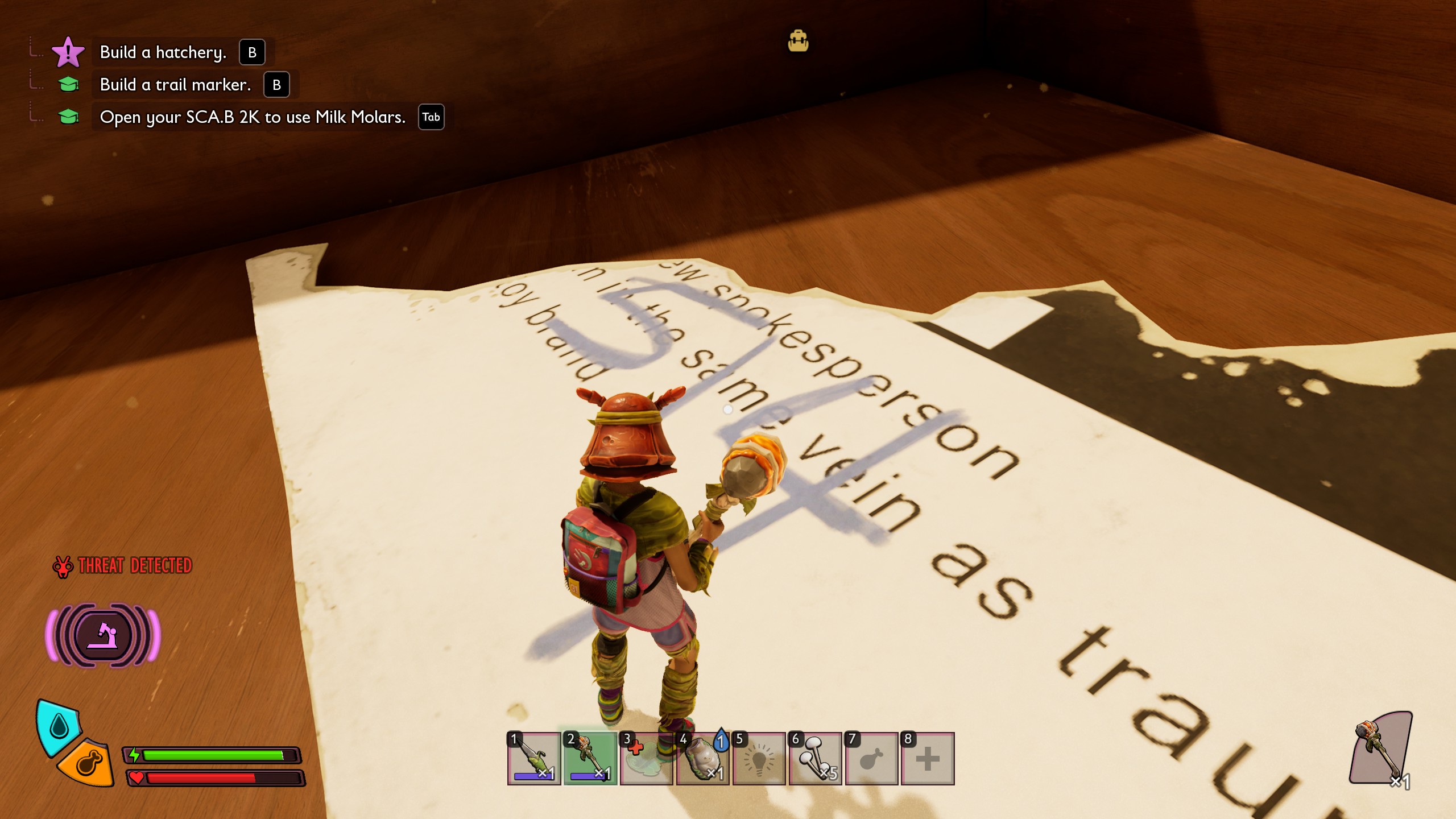Image resolution: width=1456 pixels, height=819 pixels.
Task: Select the spear in hotbar slot 1
Action: [533, 758]
